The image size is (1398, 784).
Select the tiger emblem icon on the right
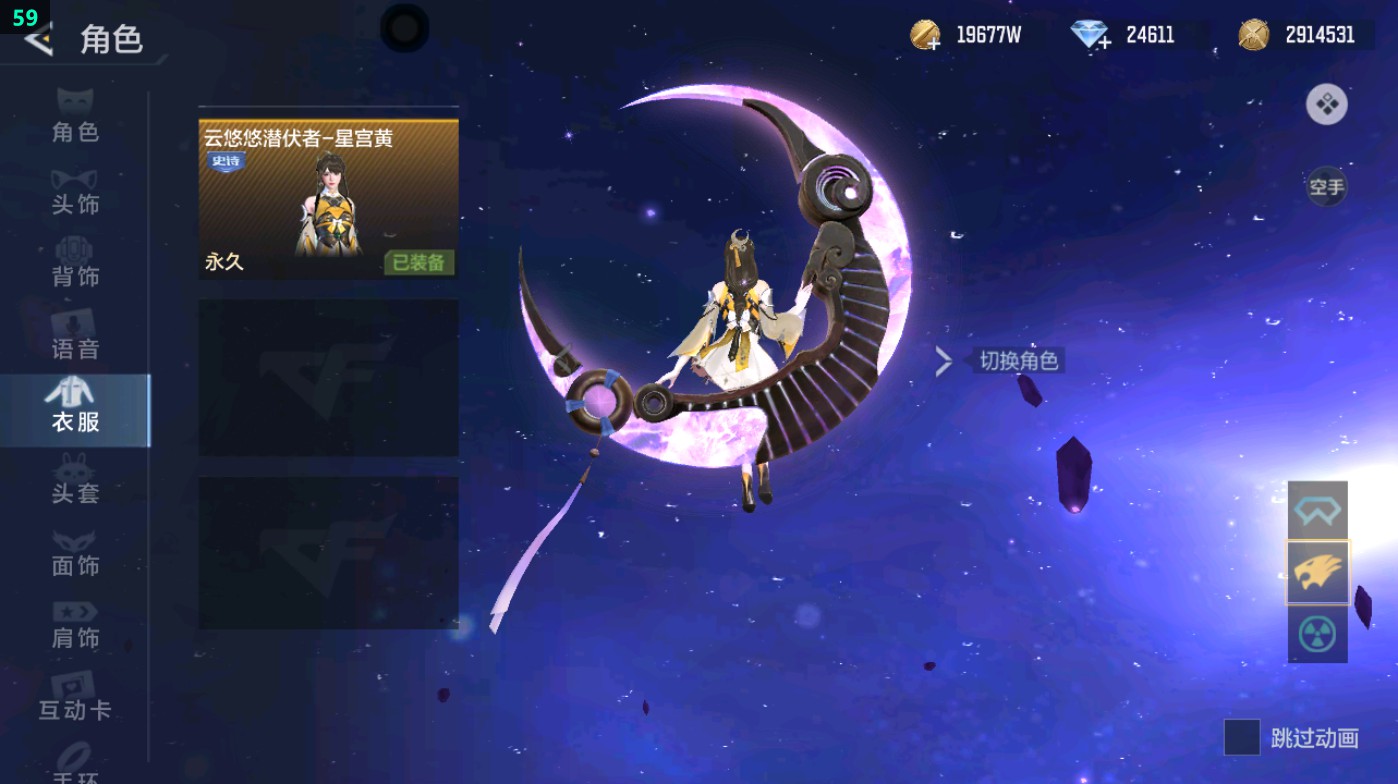point(1317,570)
